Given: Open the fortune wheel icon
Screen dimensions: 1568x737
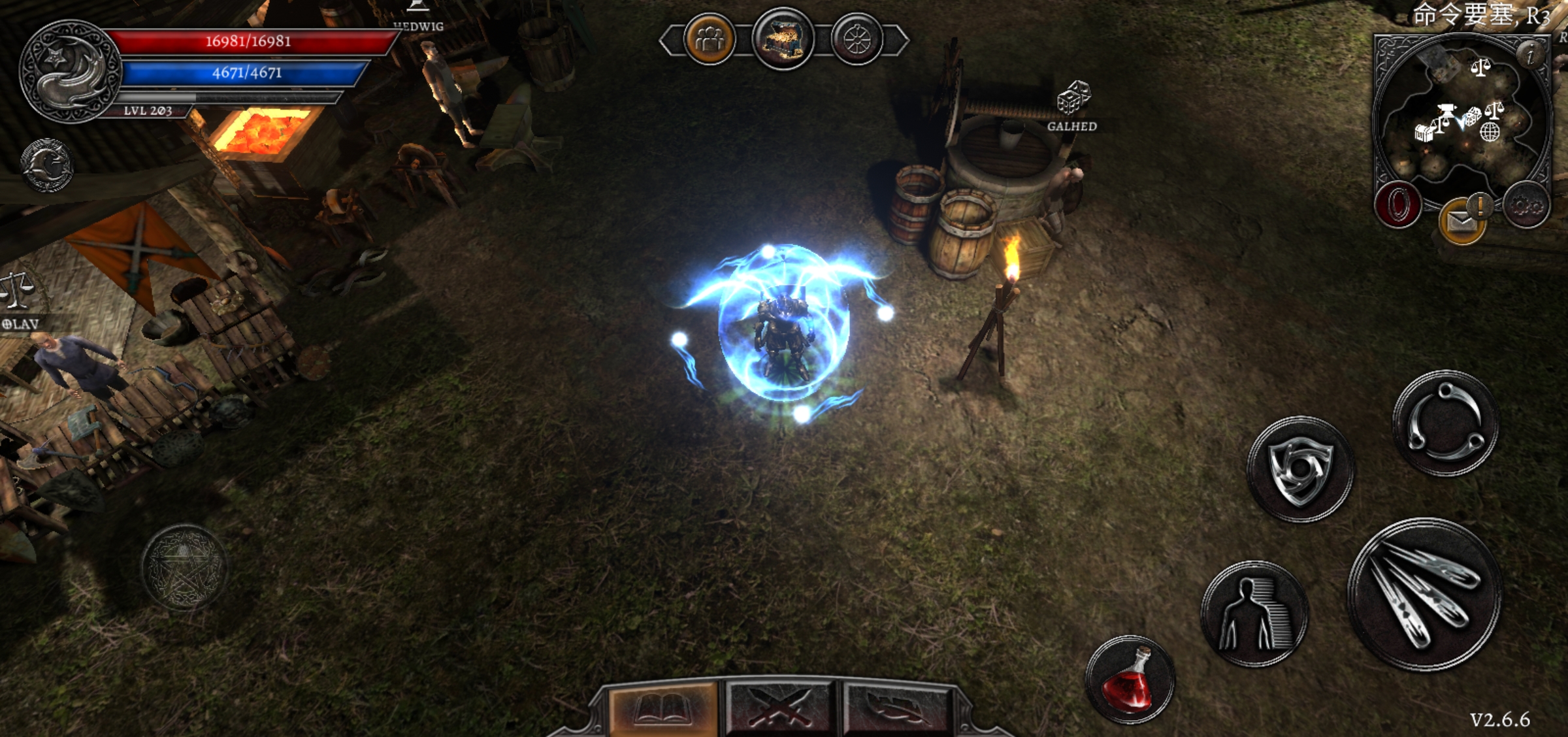Looking at the screenshot, I should [857, 40].
